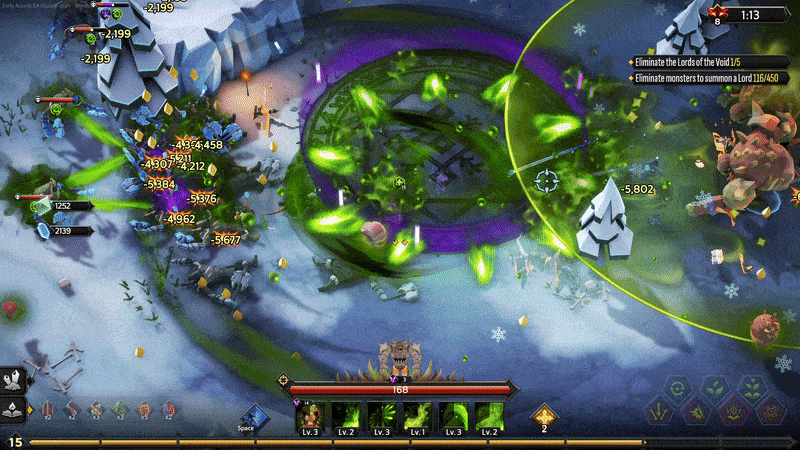800x450 pixels.
Task: Open the spellbook panel button
Action: point(16,409)
